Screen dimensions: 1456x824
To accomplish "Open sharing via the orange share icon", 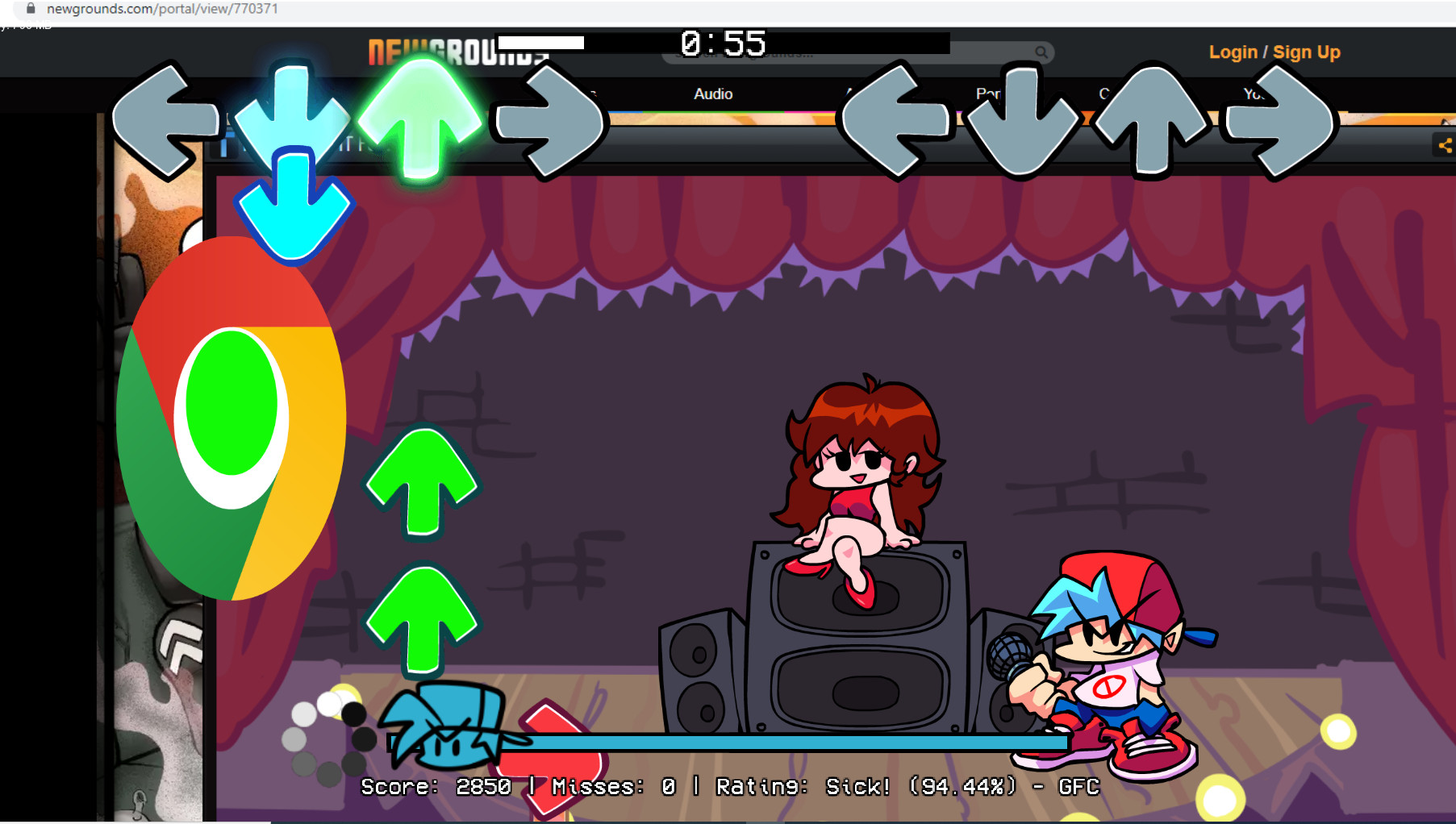I will (x=1445, y=146).
